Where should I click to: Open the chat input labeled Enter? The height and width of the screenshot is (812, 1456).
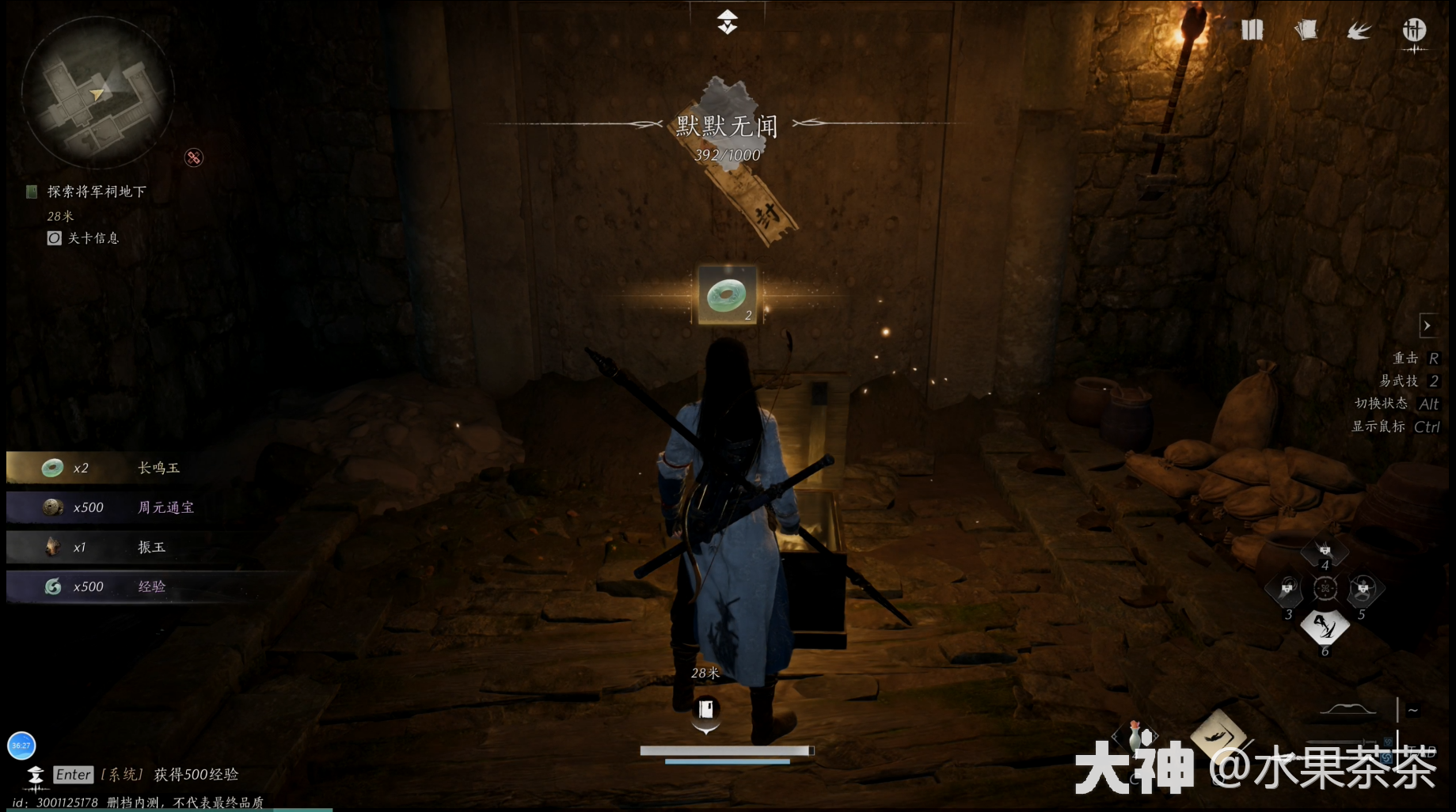point(74,775)
